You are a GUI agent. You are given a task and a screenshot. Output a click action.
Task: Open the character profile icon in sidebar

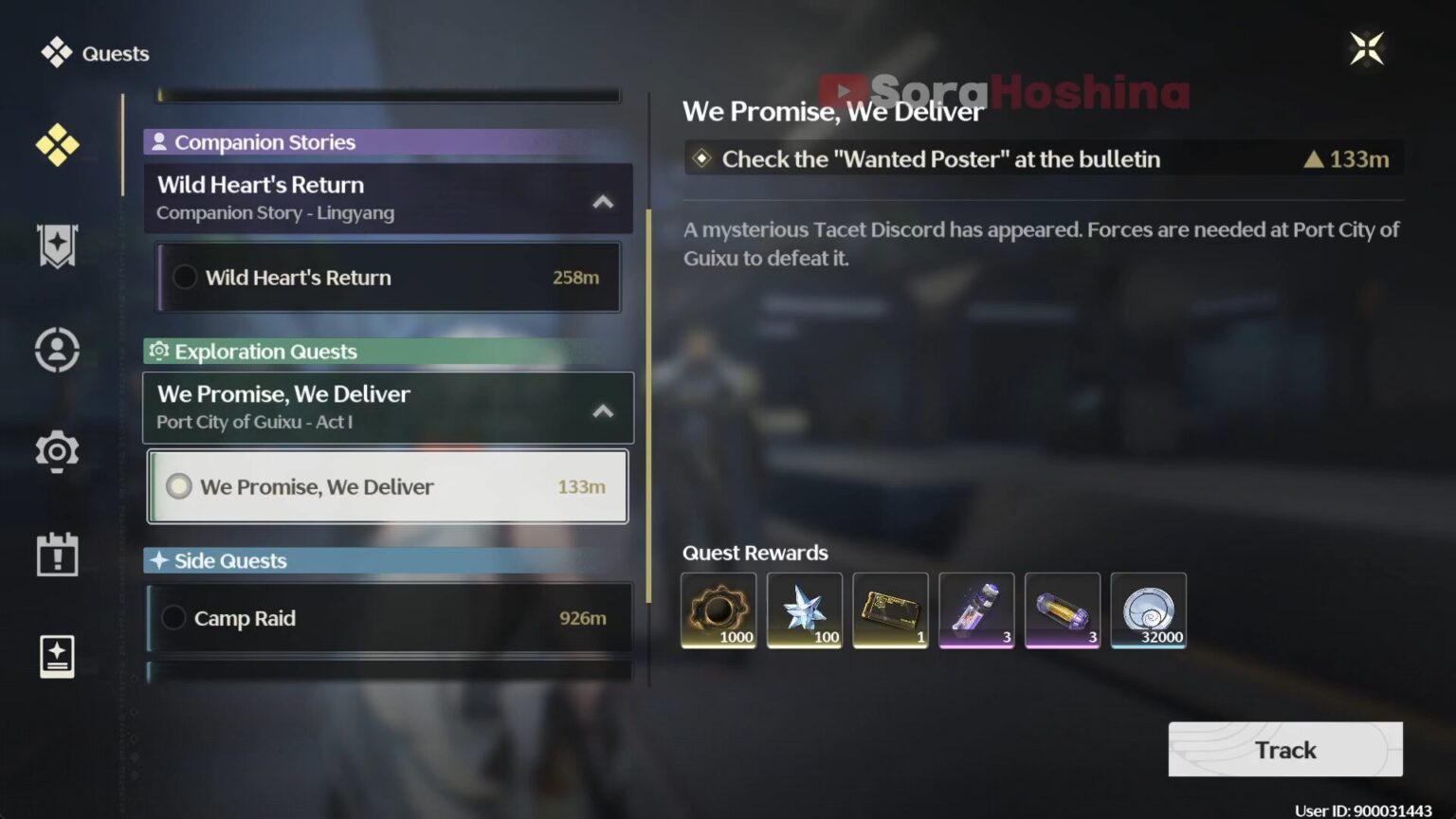(x=57, y=350)
